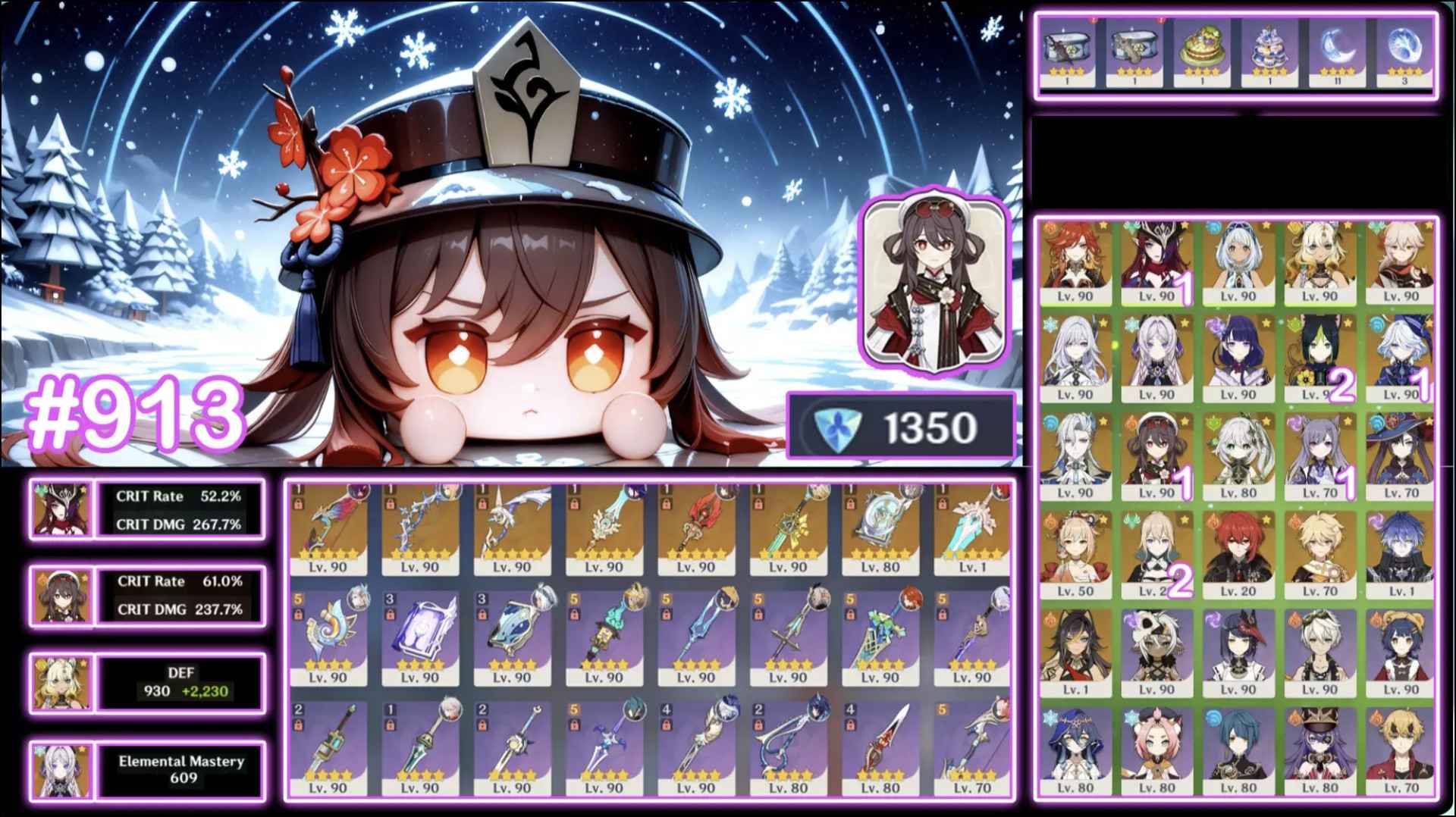Select the tiered dessert tower item icon
The width and height of the screenshot is (1456, 817).
(x=1270, y=47)
